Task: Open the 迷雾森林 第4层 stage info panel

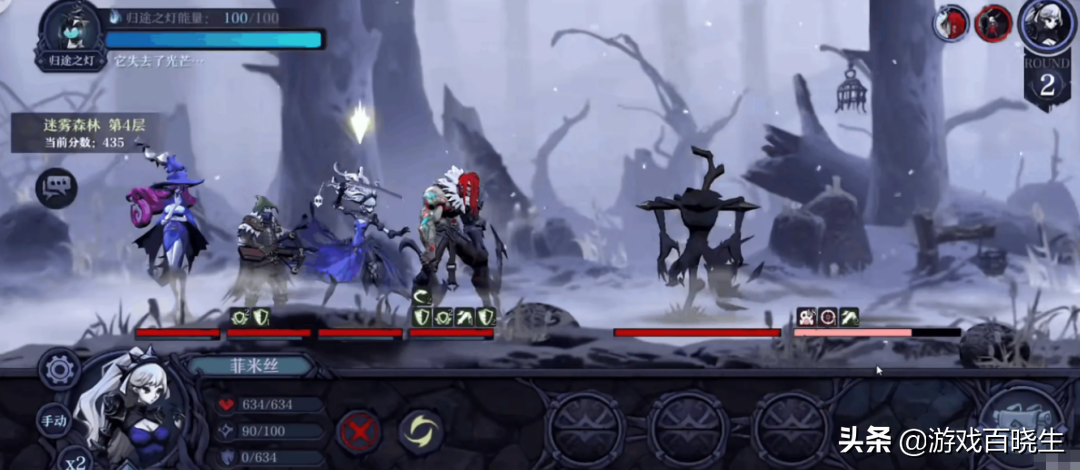Action: click(x=70, y=133)
